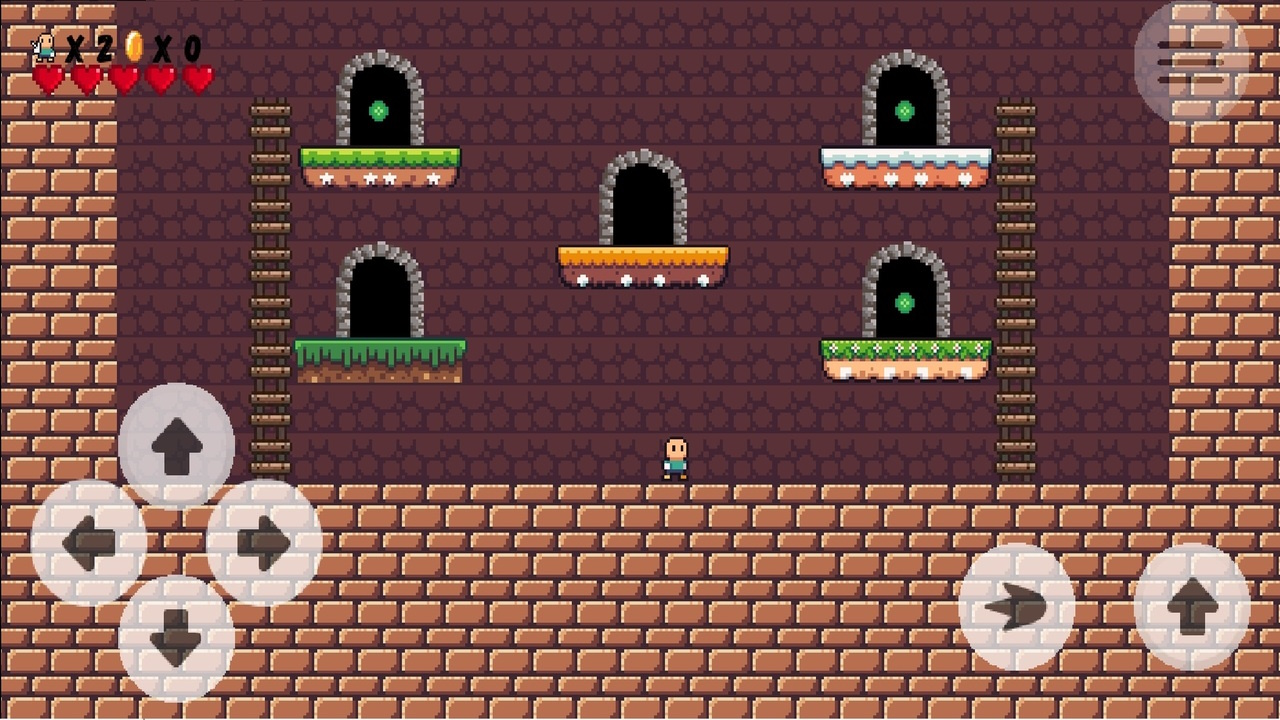The width and height of the screenshot is (1280, 720).
Task: Click the first heart in the health bar
Action: click(x=46, y=75)
